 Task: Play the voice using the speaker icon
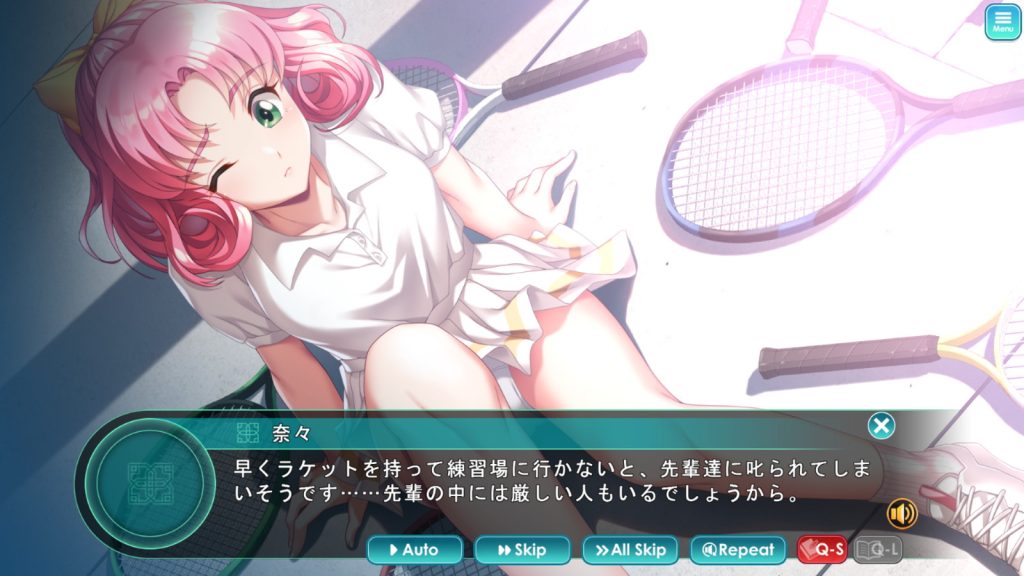pos(902,513)
